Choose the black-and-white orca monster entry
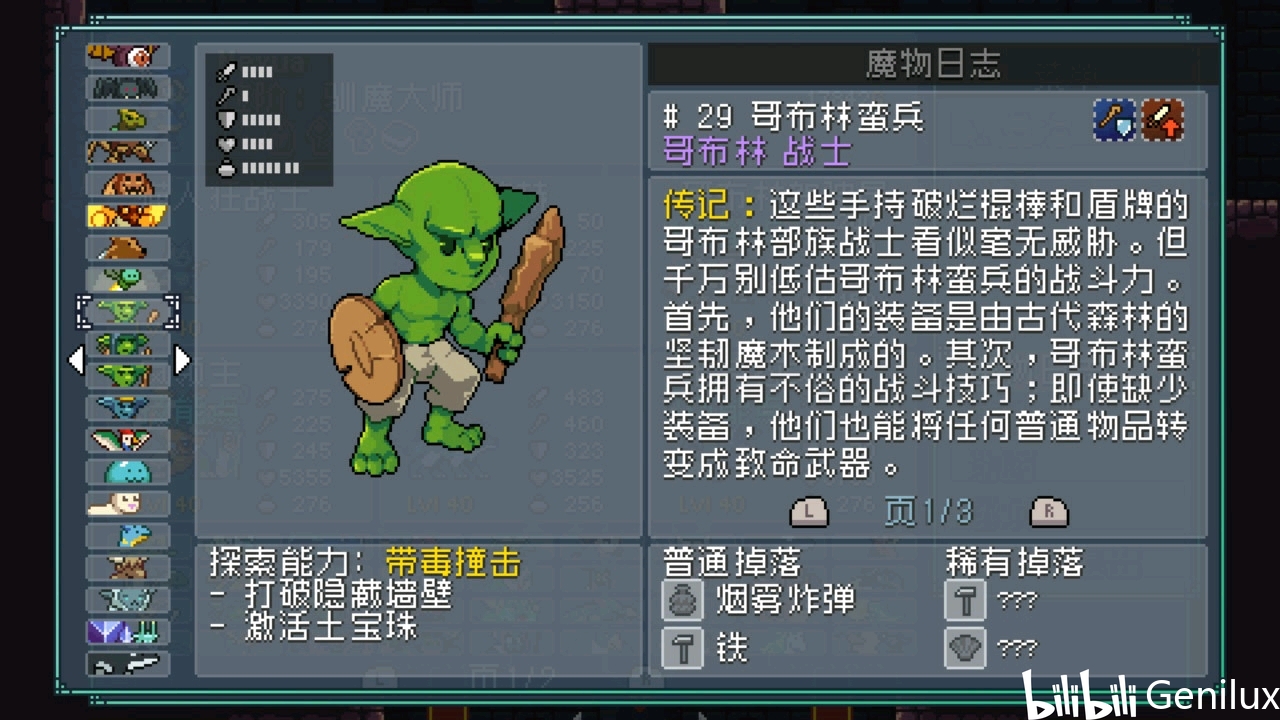This screenshot has height=720, width=1280. 128,662
